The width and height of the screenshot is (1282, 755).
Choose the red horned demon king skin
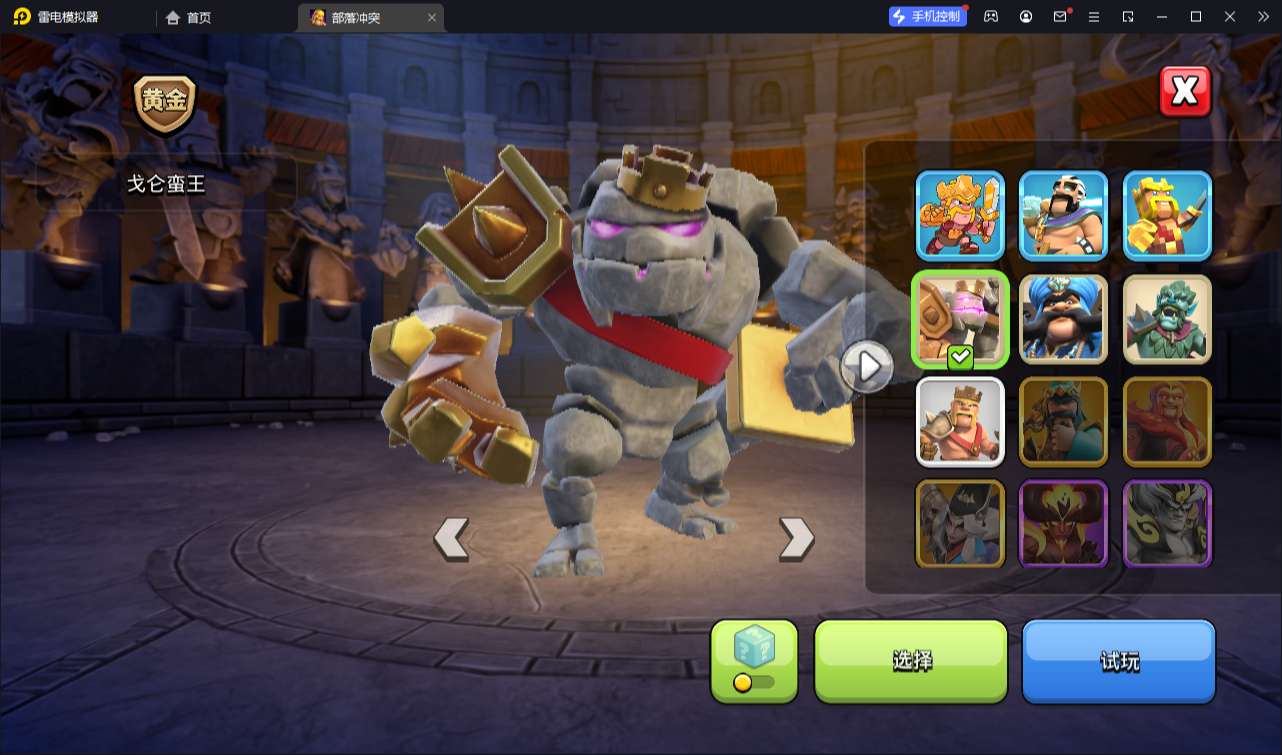pyautogui.click(x=1063, y=524)
